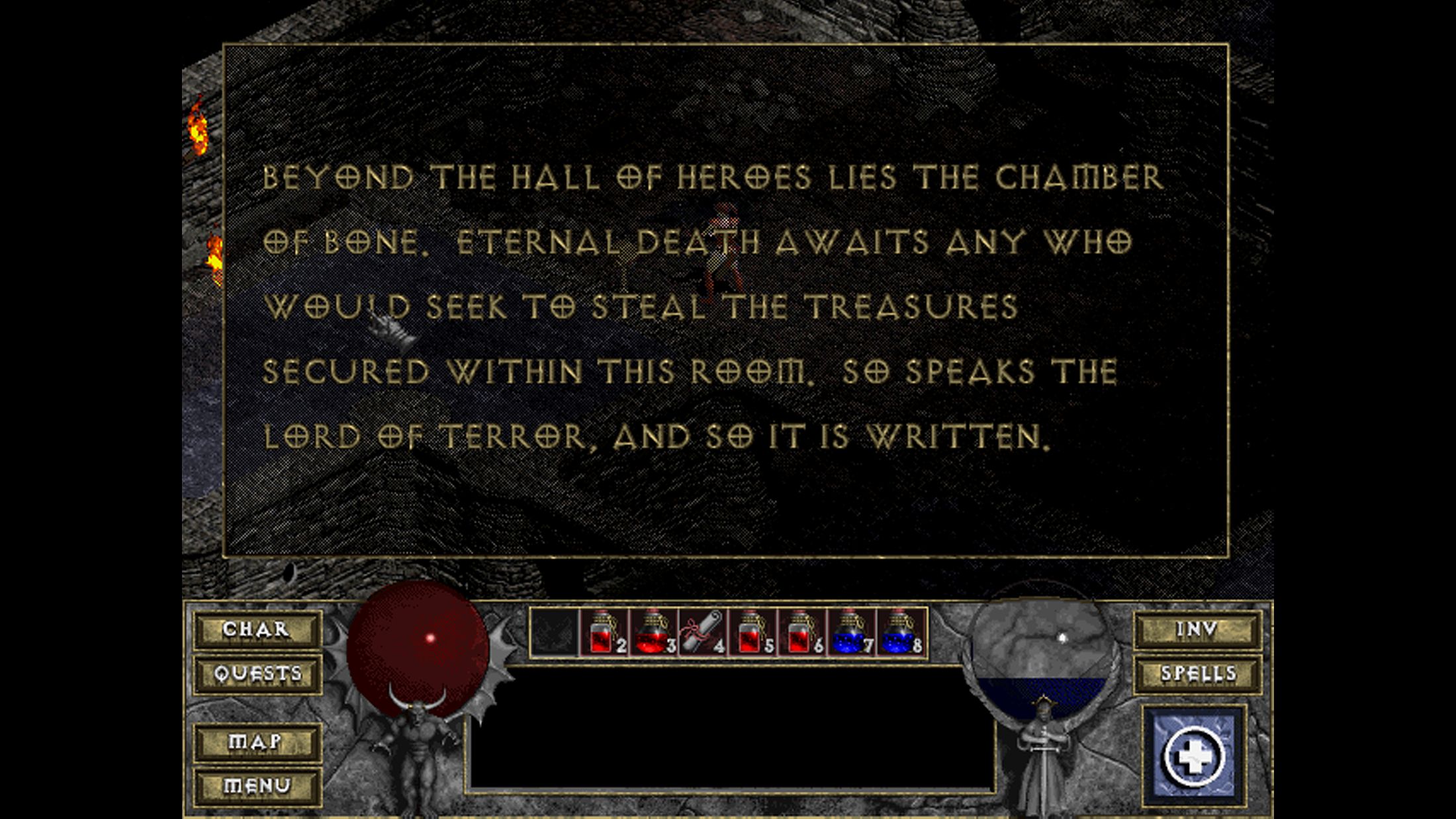Click the healing spell icon with white cross
Viewport: 1456px width, 819px height.
click(1194, 756)
